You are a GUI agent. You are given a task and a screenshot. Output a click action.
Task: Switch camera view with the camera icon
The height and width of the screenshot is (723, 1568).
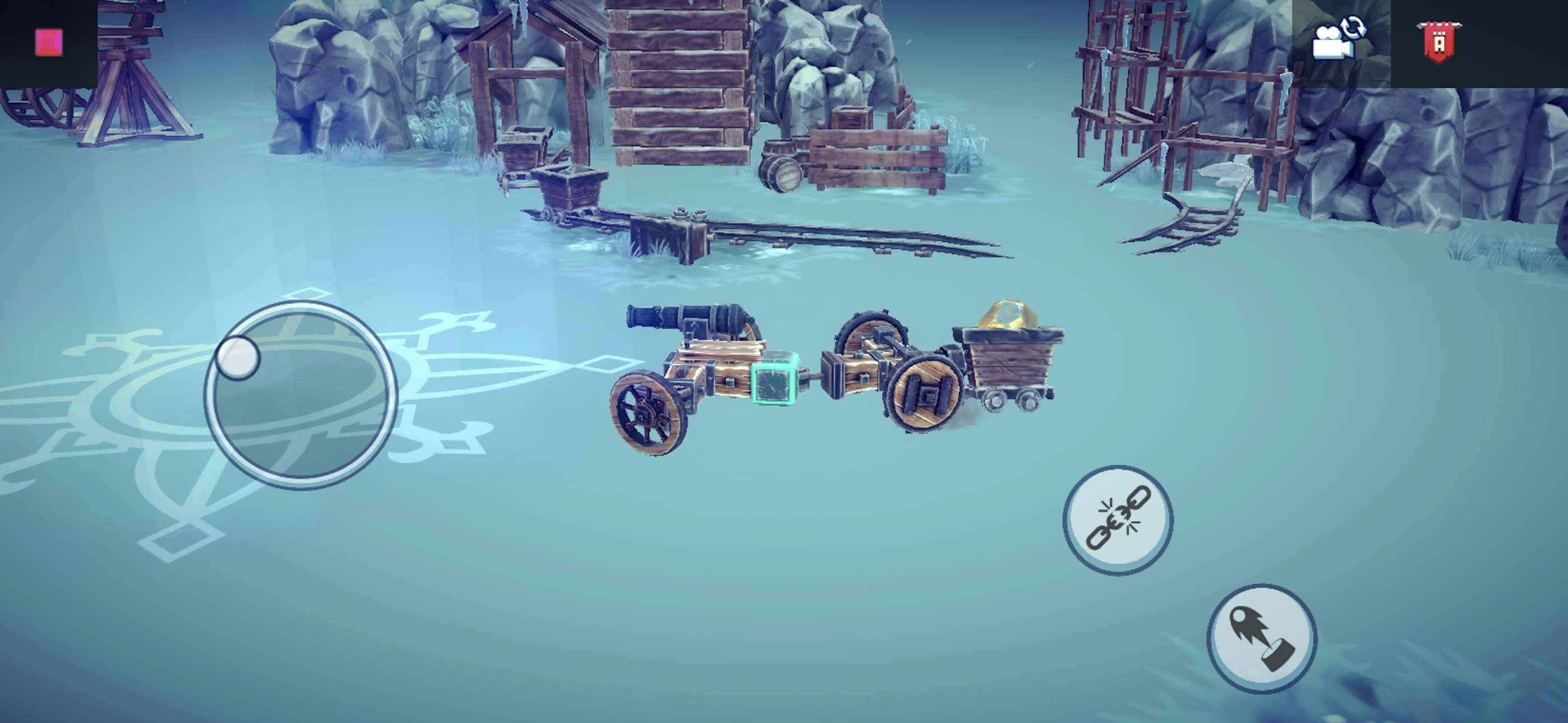coord(1338,39)
